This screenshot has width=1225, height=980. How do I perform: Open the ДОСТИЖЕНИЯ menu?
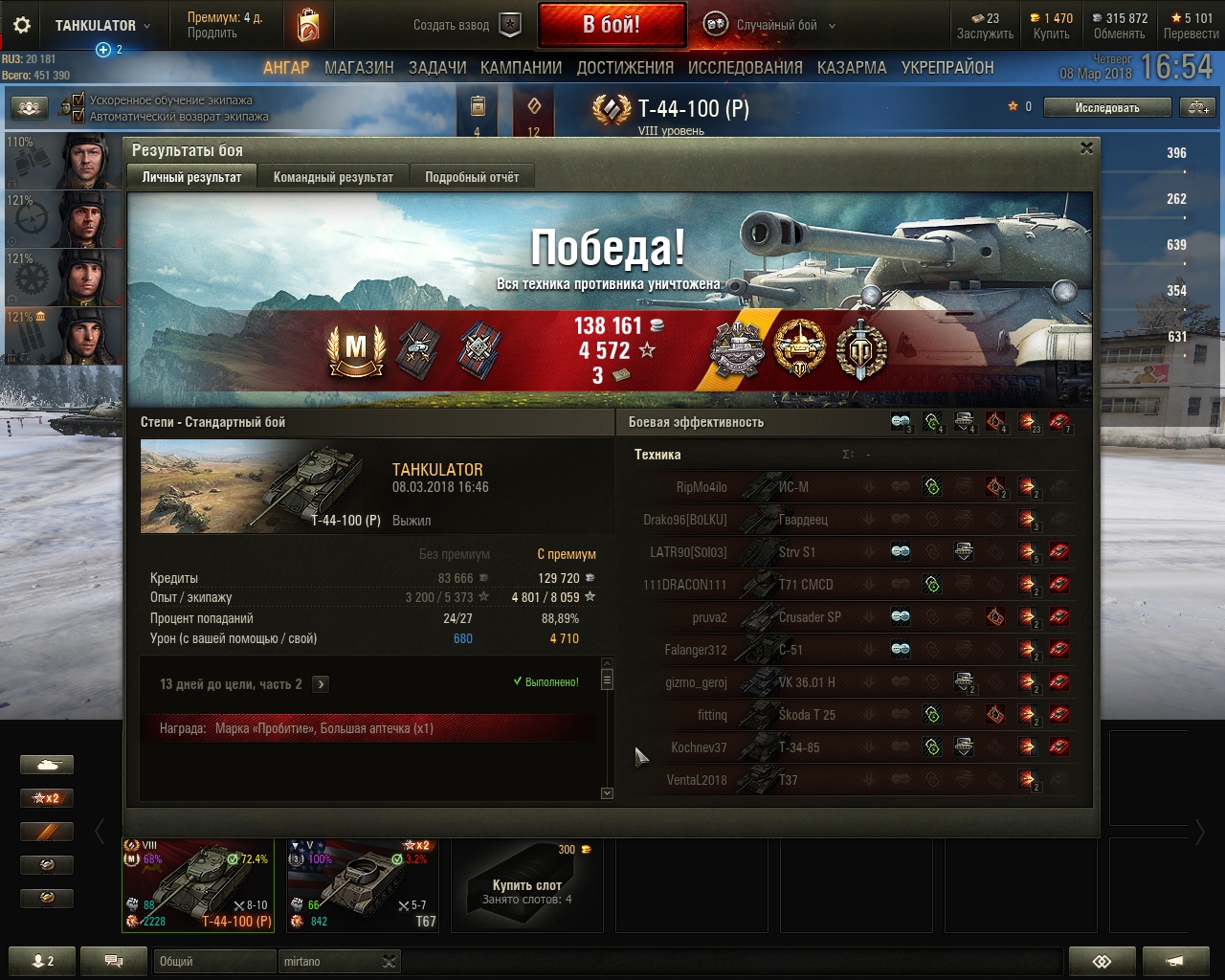click(625, 68)
